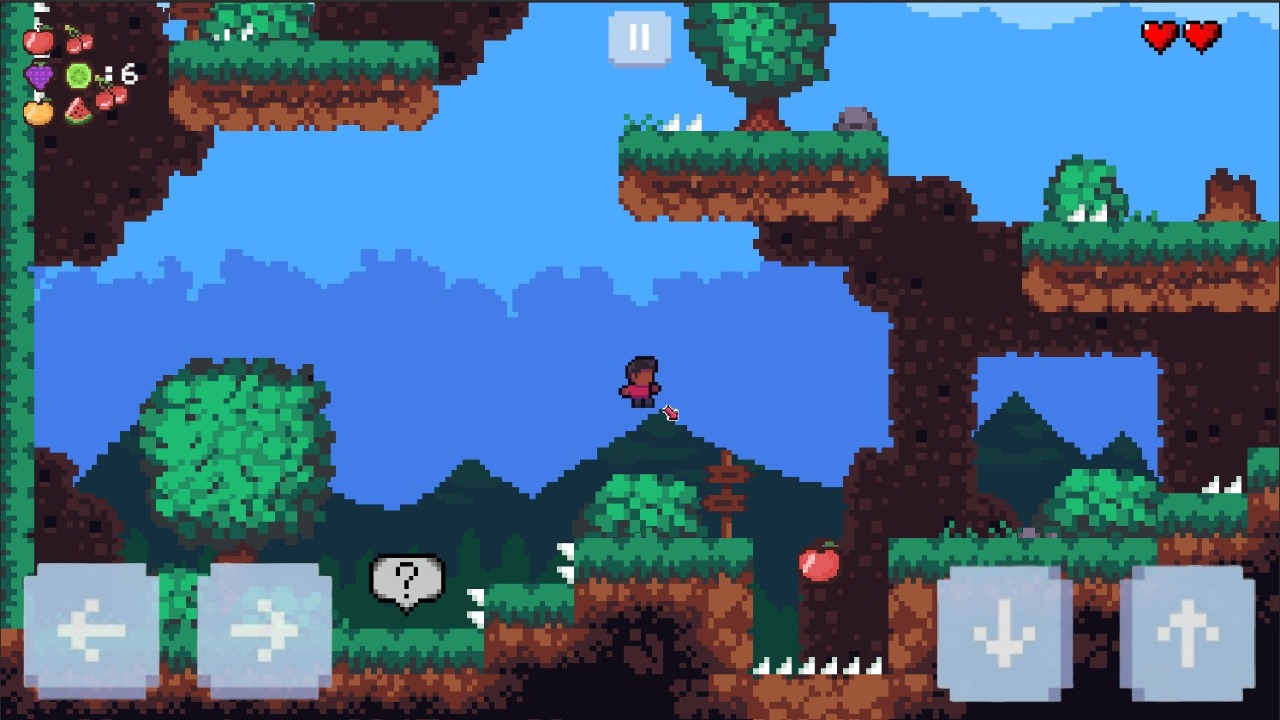Click the apple icon in the fruit HUD
This screenshot has height=720, width=1280.
[39, 42]
